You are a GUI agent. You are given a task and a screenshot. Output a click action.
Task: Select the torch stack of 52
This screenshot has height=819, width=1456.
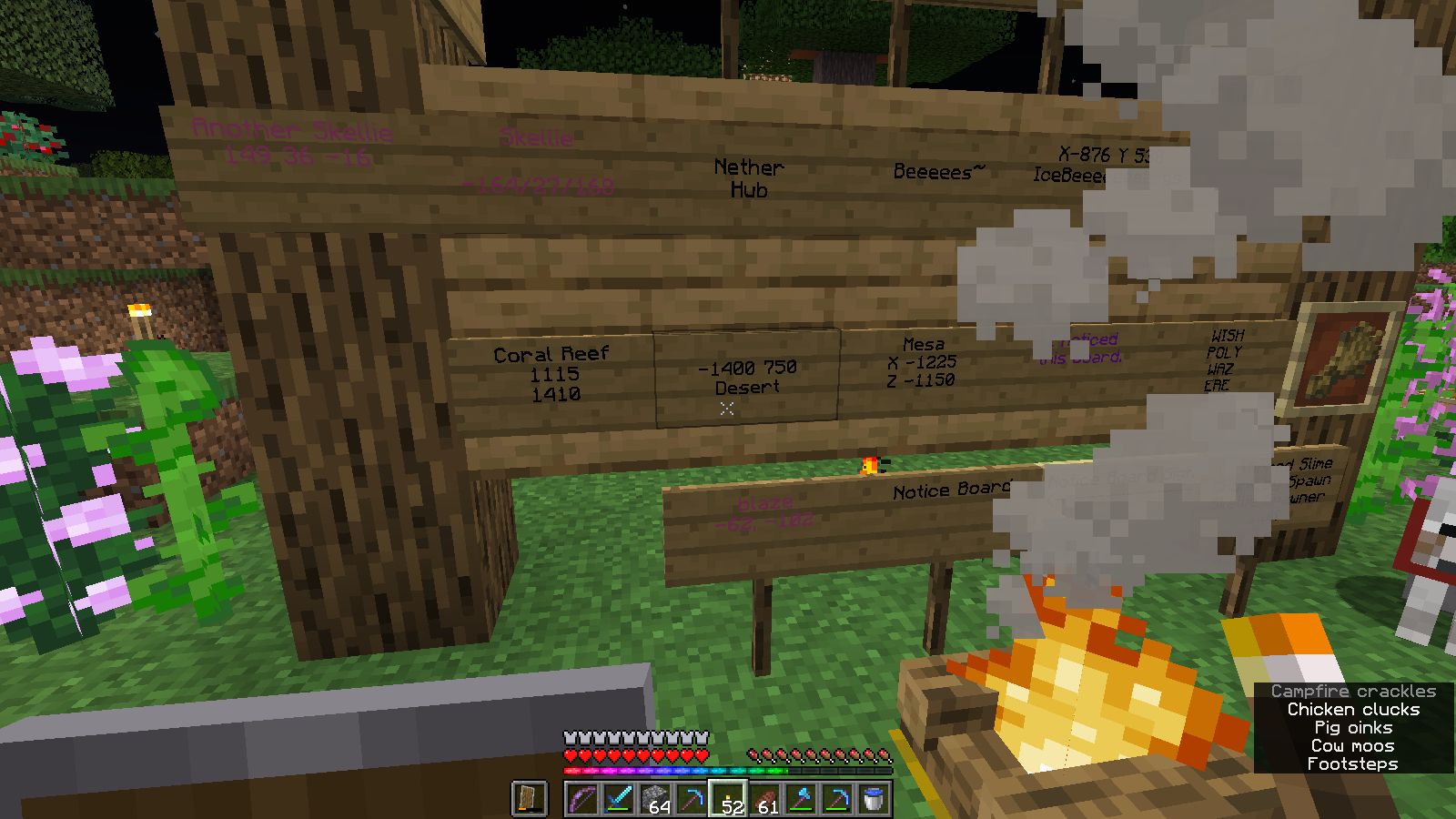pyautogui.click(x=728, y=799)
